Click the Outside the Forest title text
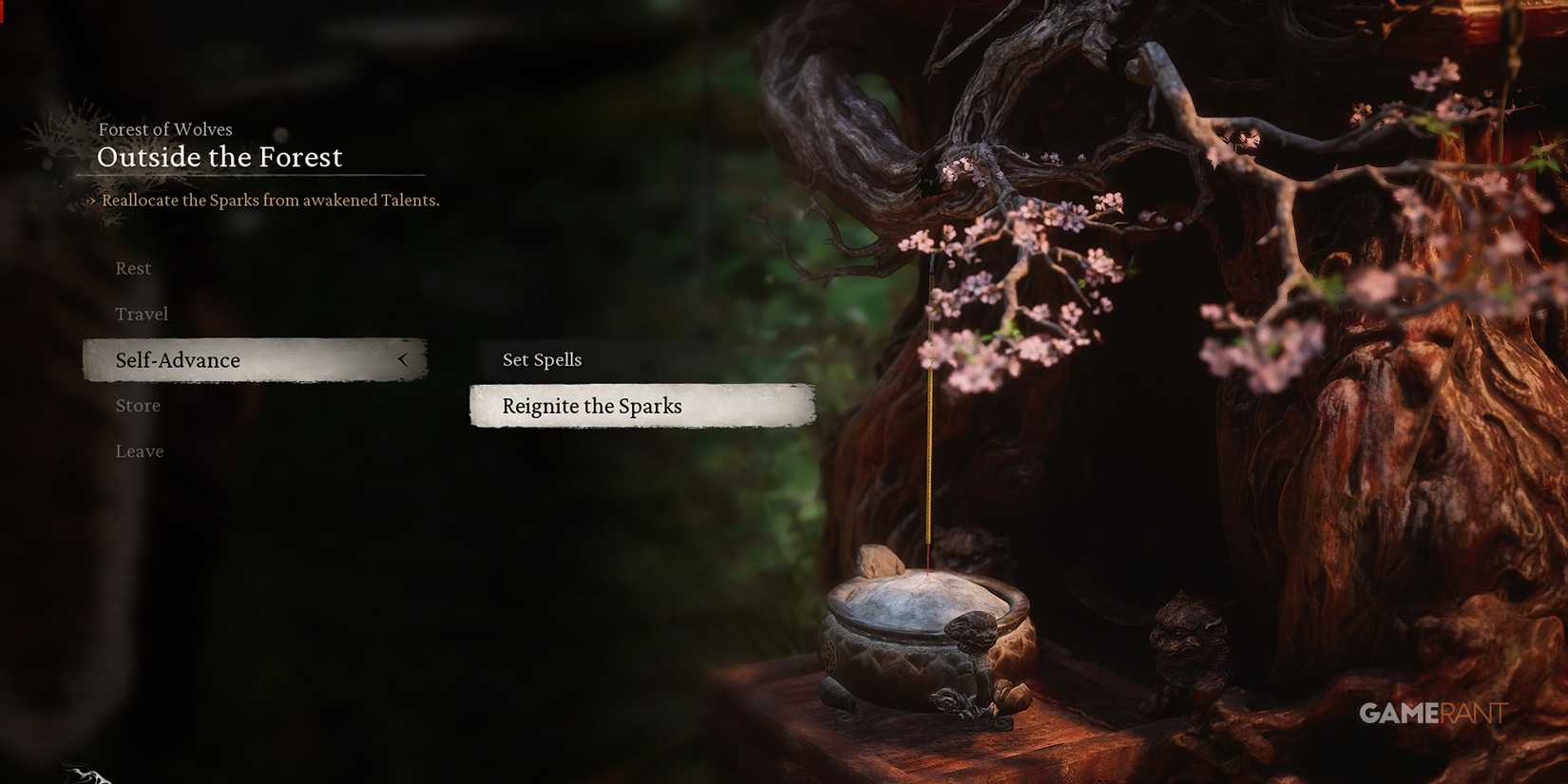Viewport: 1568px width, 784px height. [x=220, y=157]
